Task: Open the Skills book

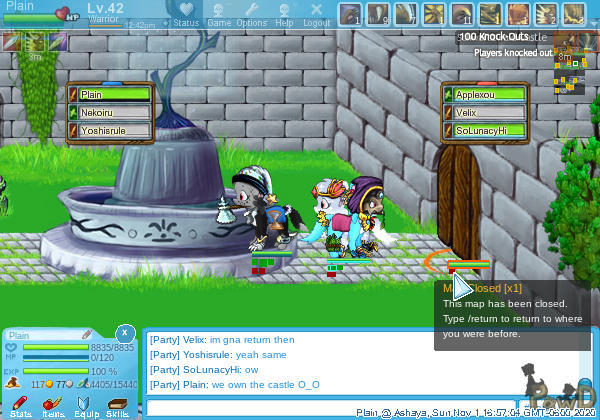Action: tap(117, 405)
